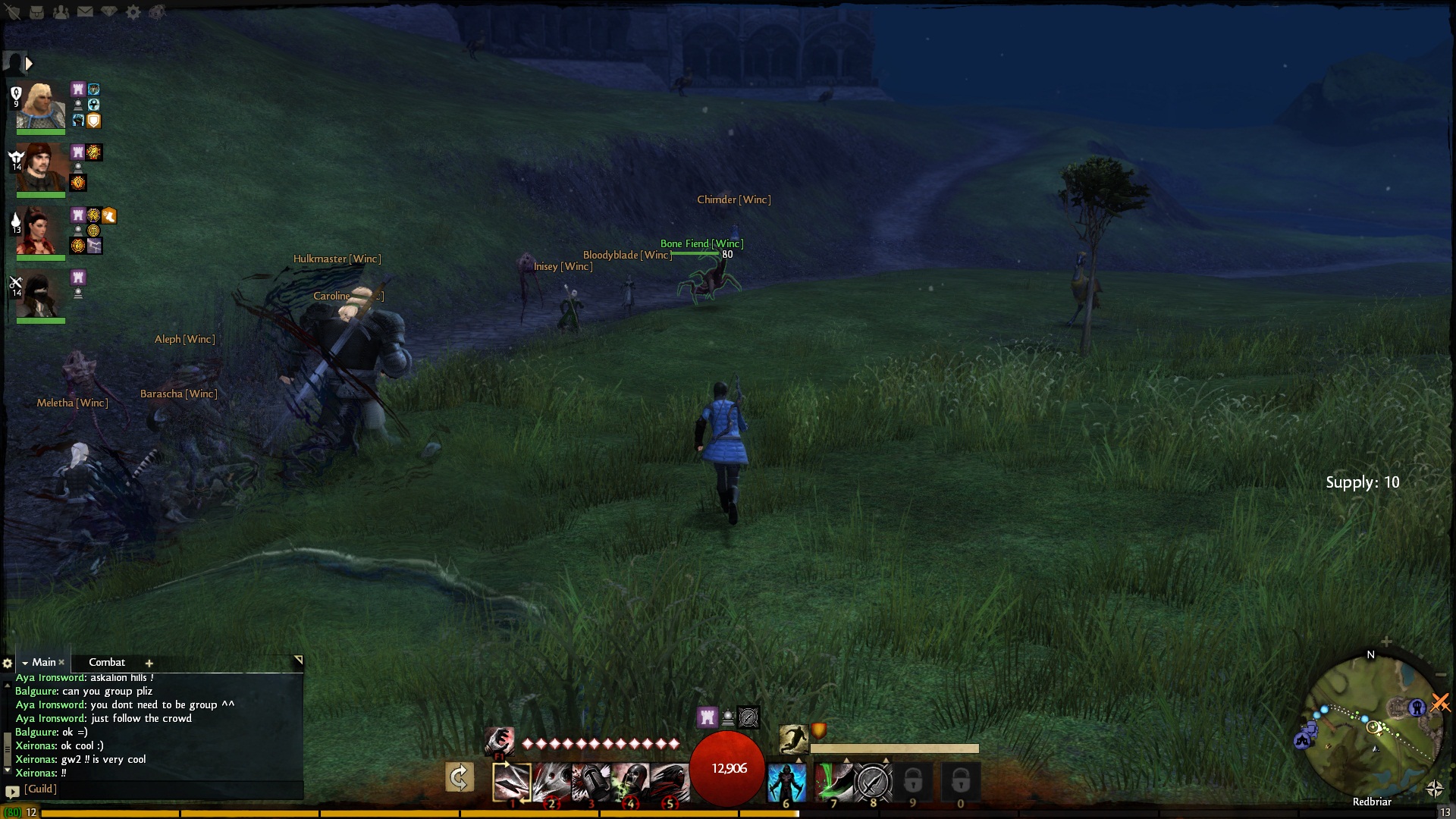
Task: Open chat options gear beside Main tab
Action: (8, 663)
